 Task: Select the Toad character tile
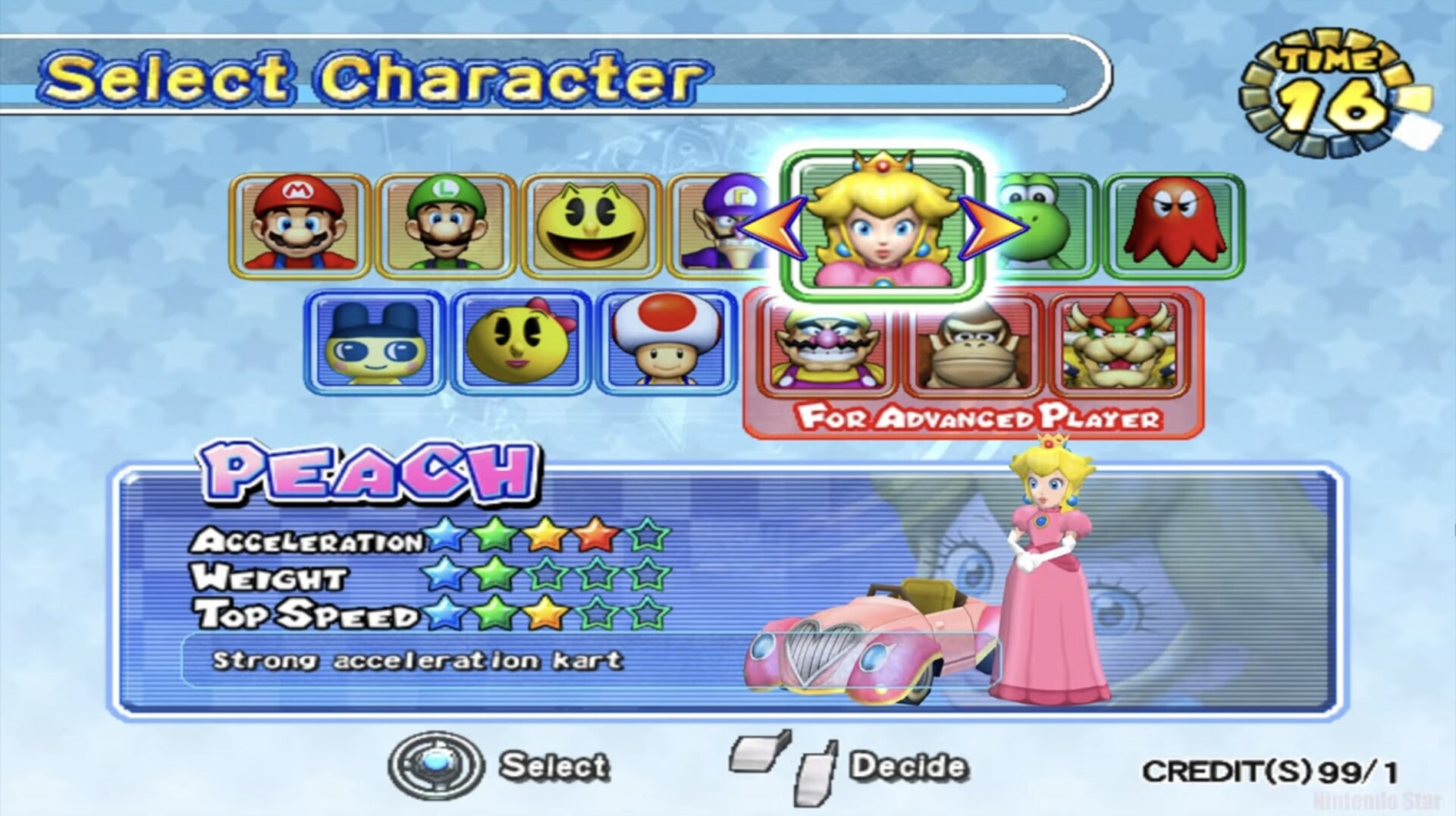coord(666,343)
